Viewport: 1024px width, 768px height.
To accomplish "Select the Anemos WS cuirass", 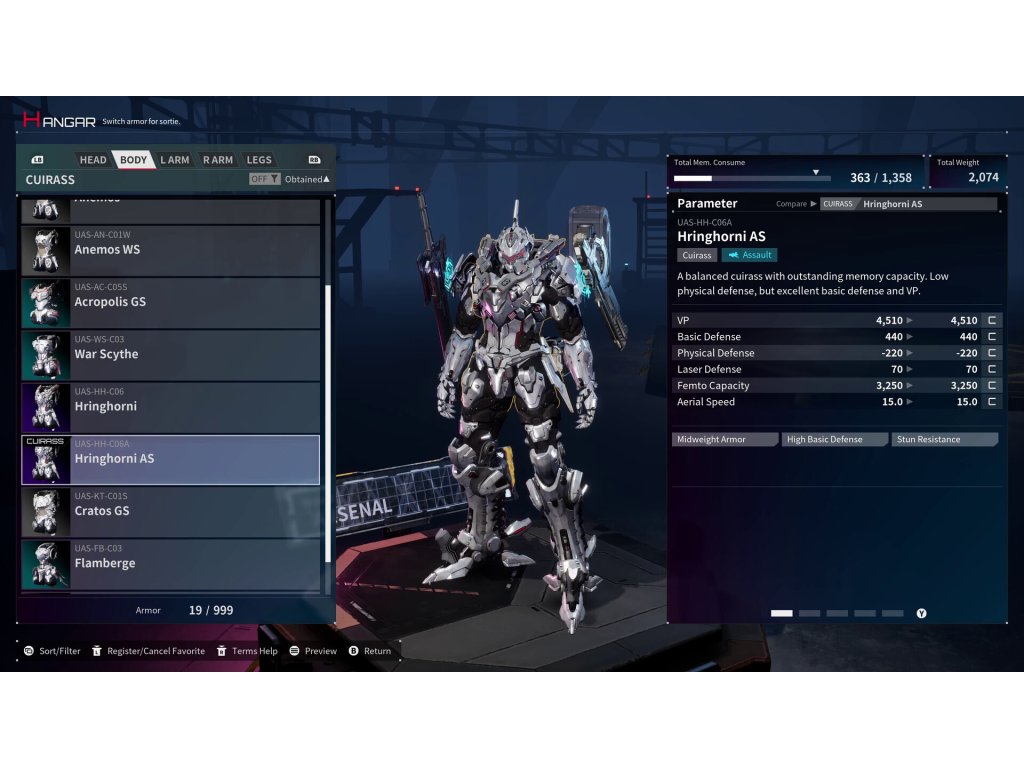I will 171,250.
